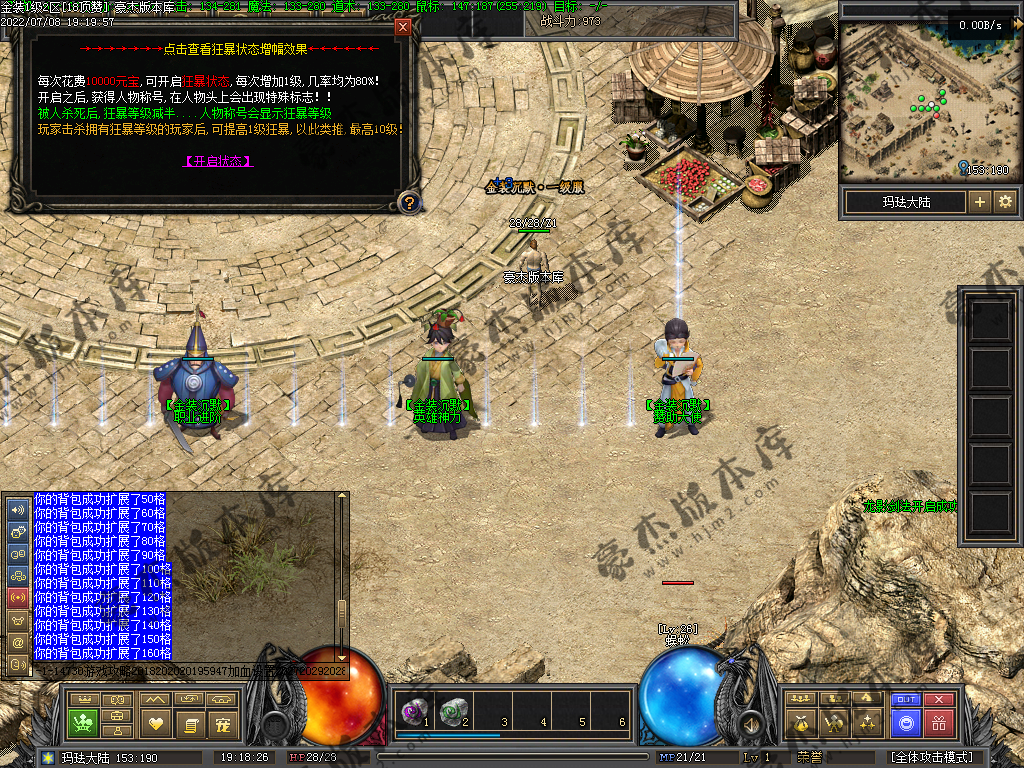The width and height of the screenshot is (1024, 768).
Task: Open the question mark help button
Action: [x=408, y=203]
